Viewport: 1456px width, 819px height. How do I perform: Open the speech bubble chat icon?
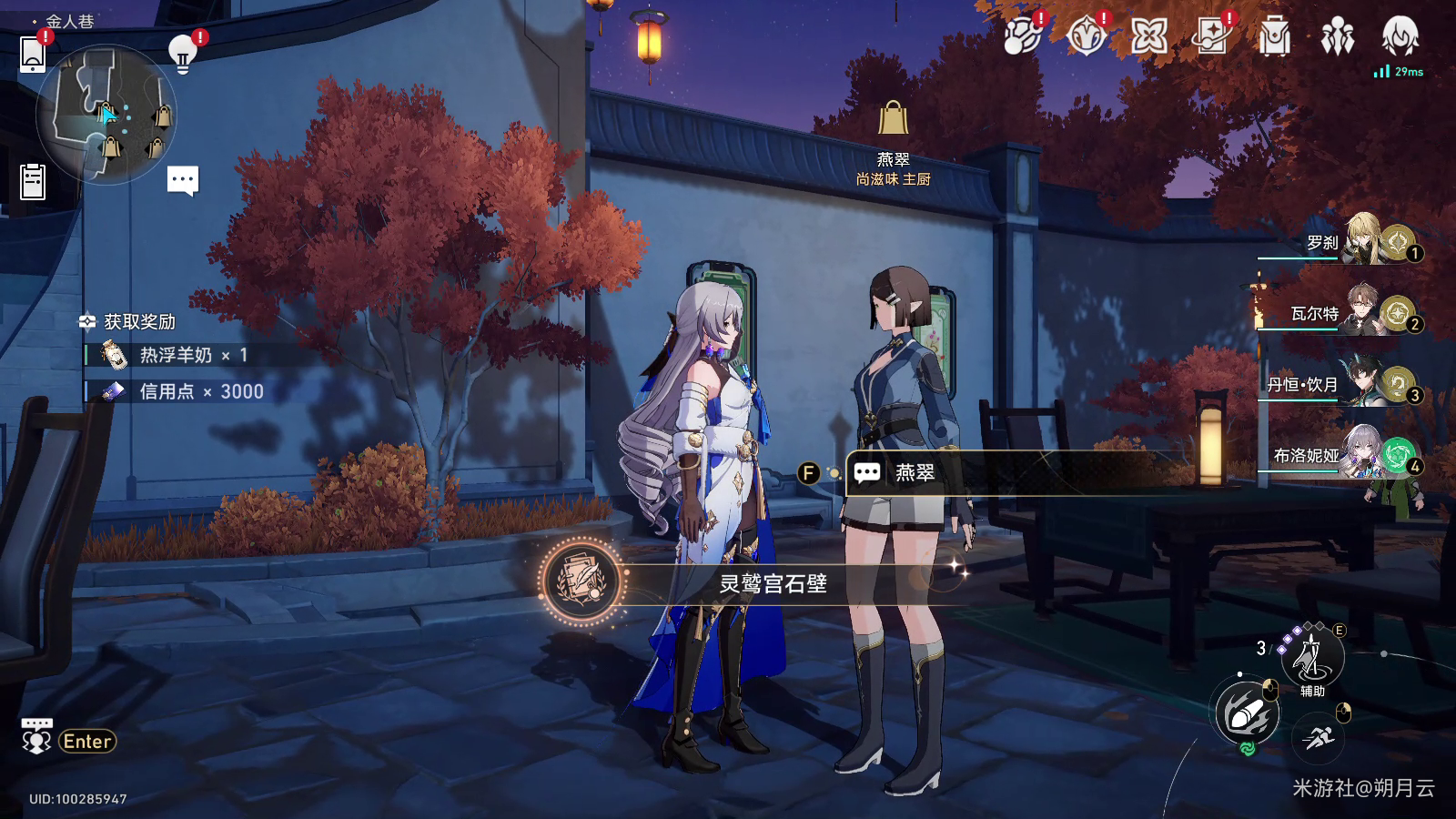coord(183,179)
